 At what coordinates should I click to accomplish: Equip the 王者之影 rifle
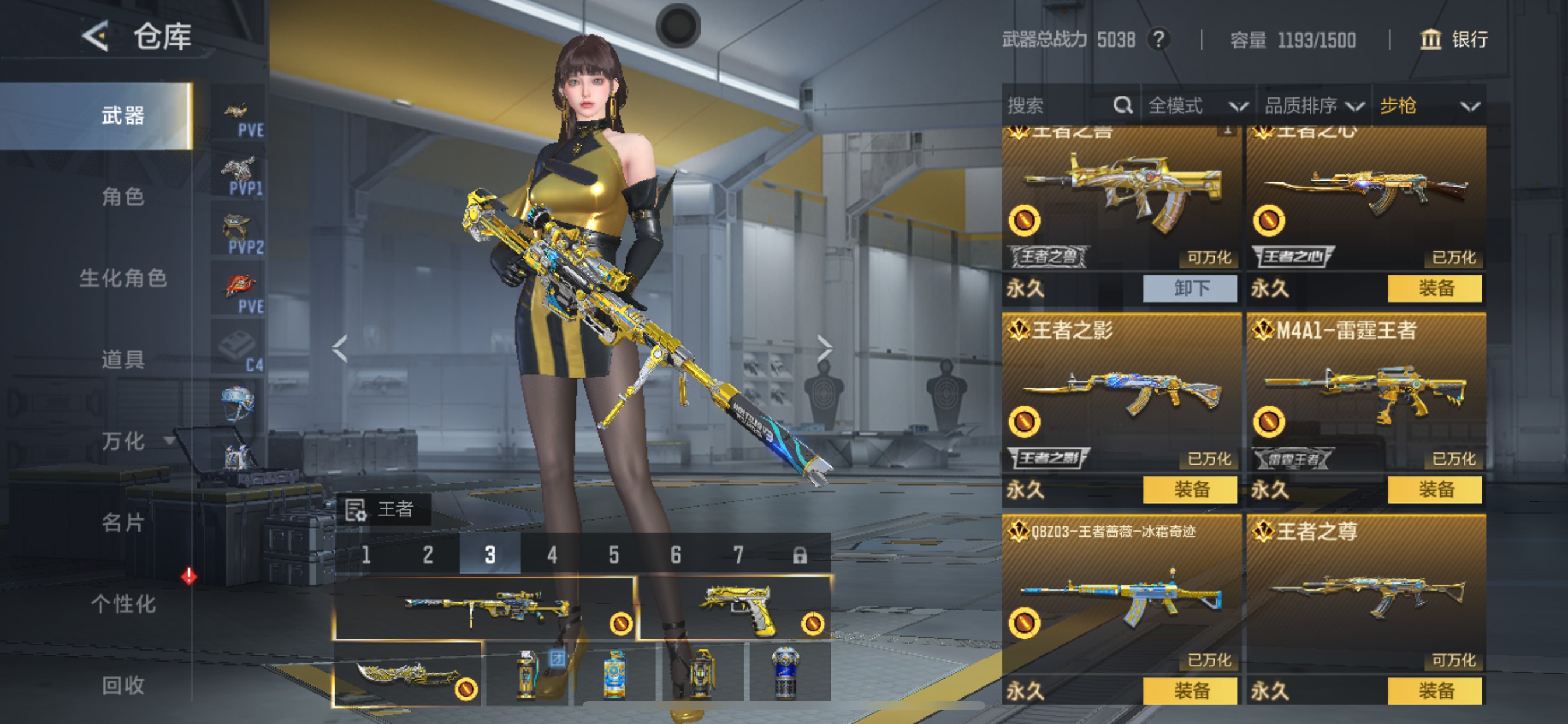point(1190,489)
